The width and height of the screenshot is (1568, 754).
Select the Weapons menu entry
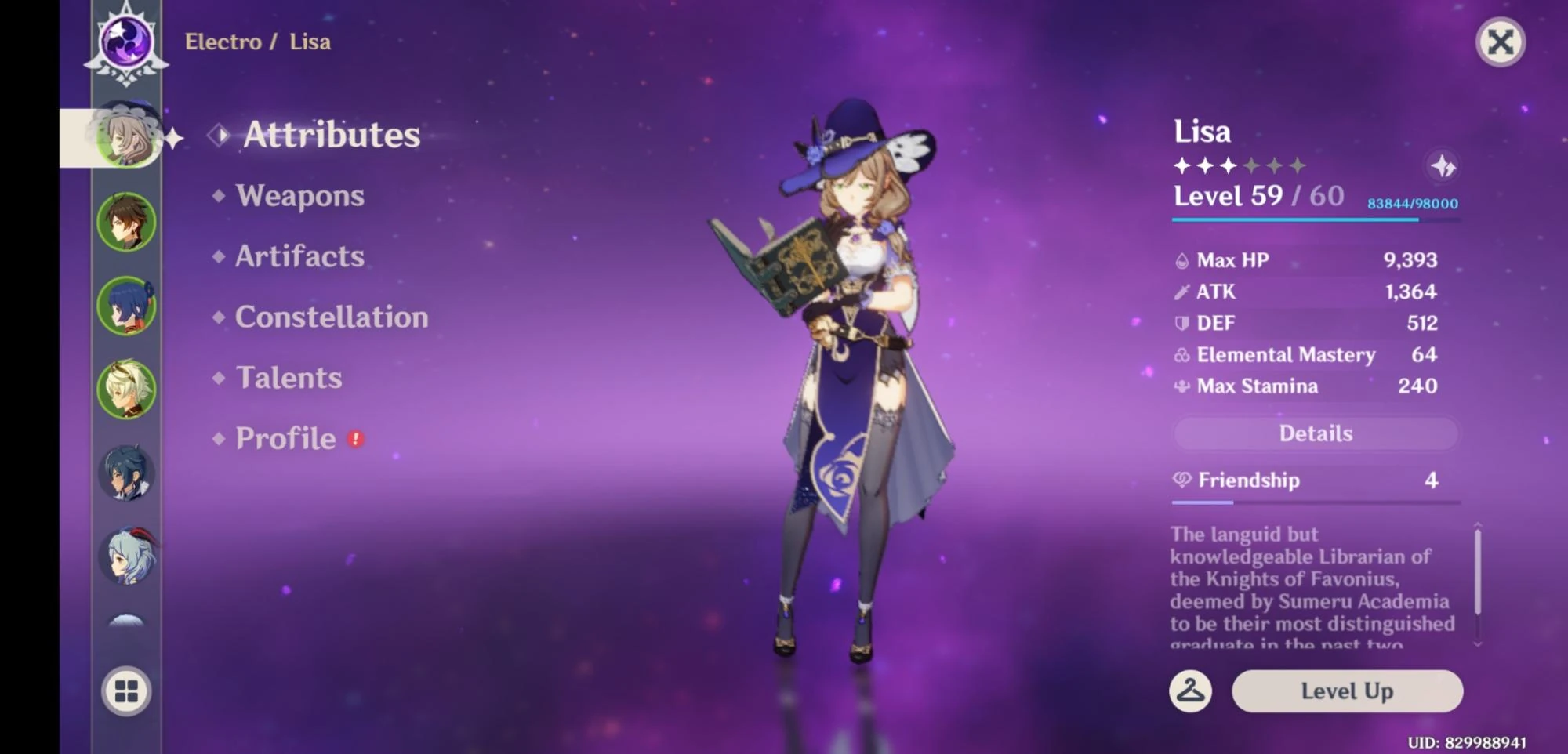pos(299,196)
